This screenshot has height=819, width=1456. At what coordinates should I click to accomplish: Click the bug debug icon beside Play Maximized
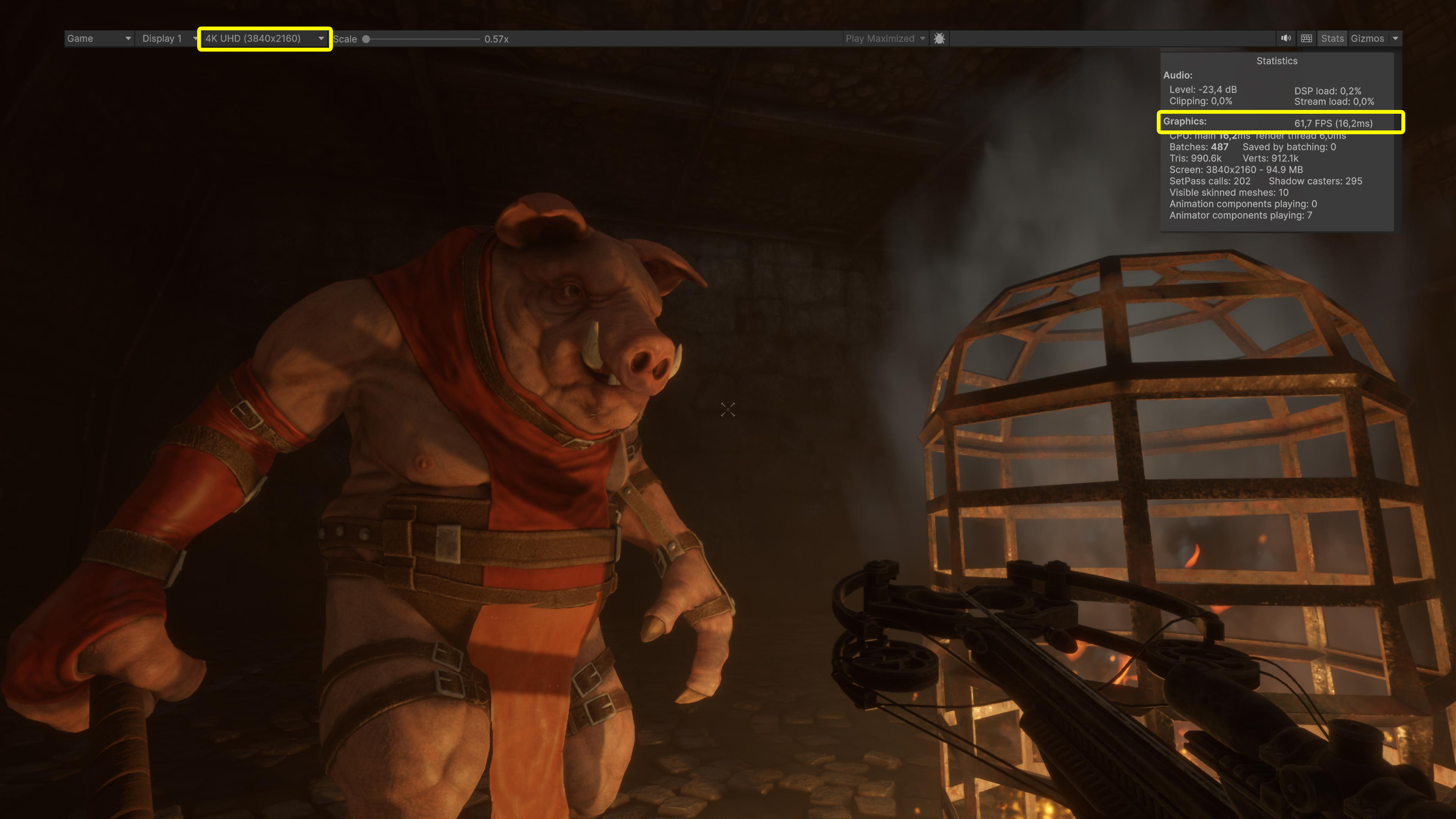[x=940, y=38]
